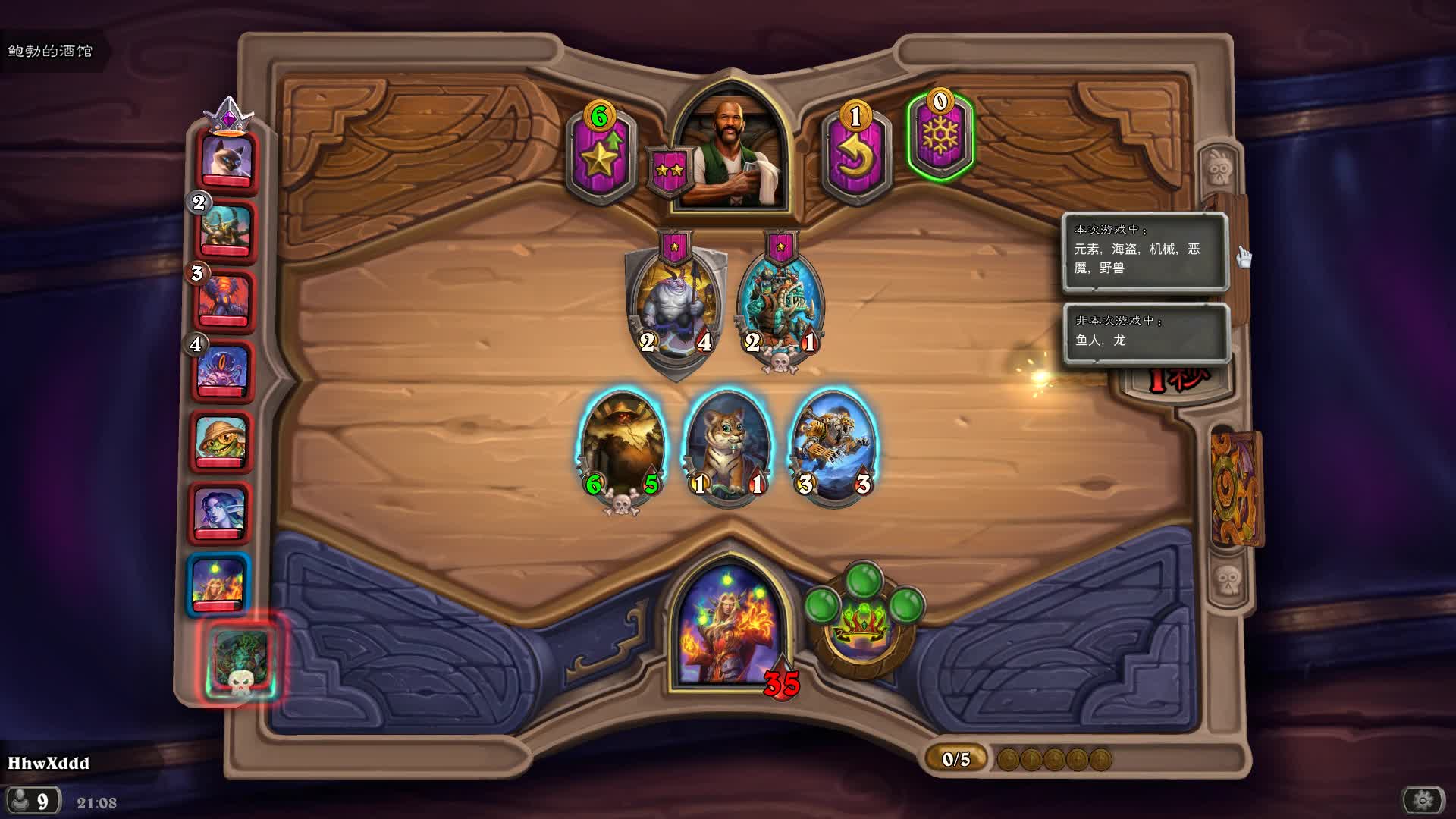The height and width of the screenshot is (819, 1456).
Task: Select your 6/5 hooded minion on board
Action: tap(622, 447)
